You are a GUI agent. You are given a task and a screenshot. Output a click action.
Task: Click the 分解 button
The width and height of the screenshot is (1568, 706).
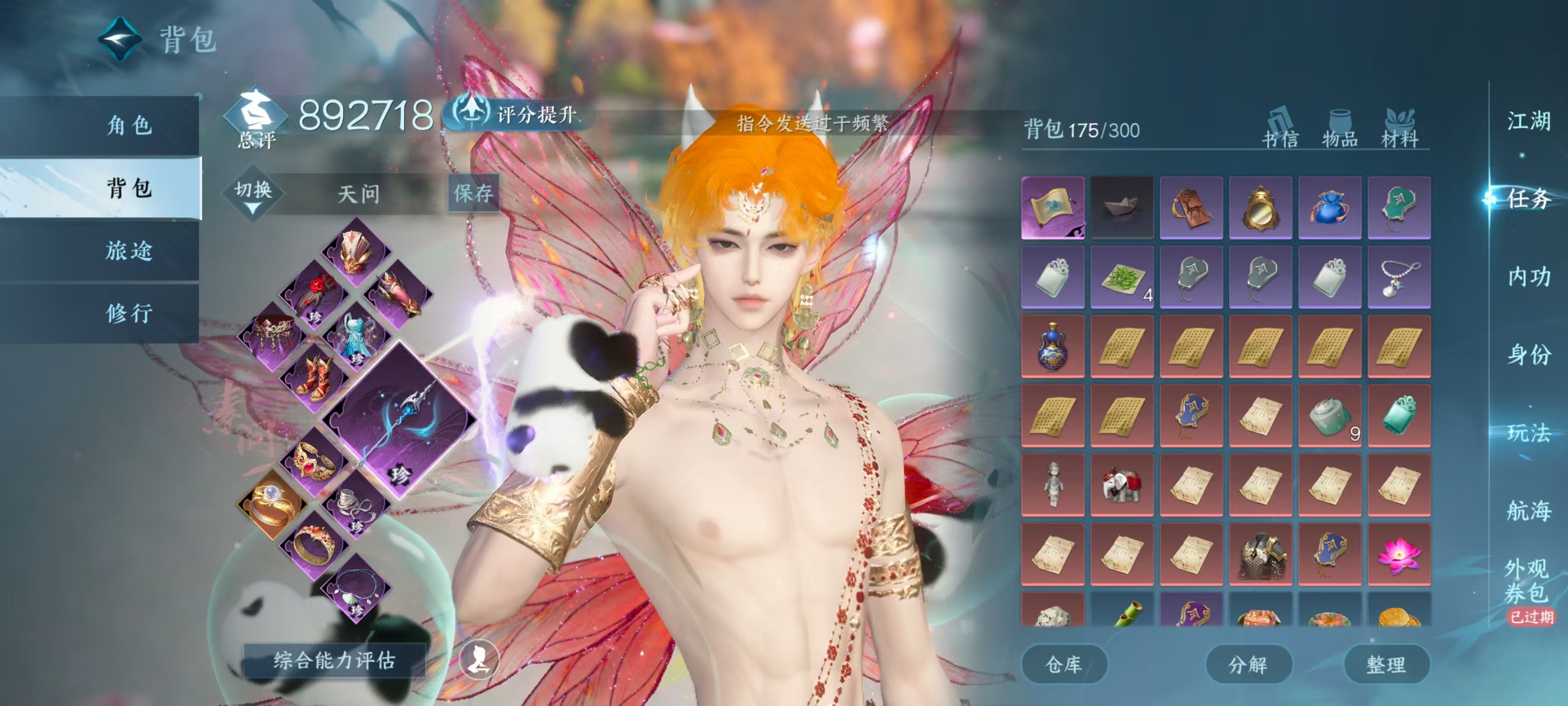point(1248,664)
